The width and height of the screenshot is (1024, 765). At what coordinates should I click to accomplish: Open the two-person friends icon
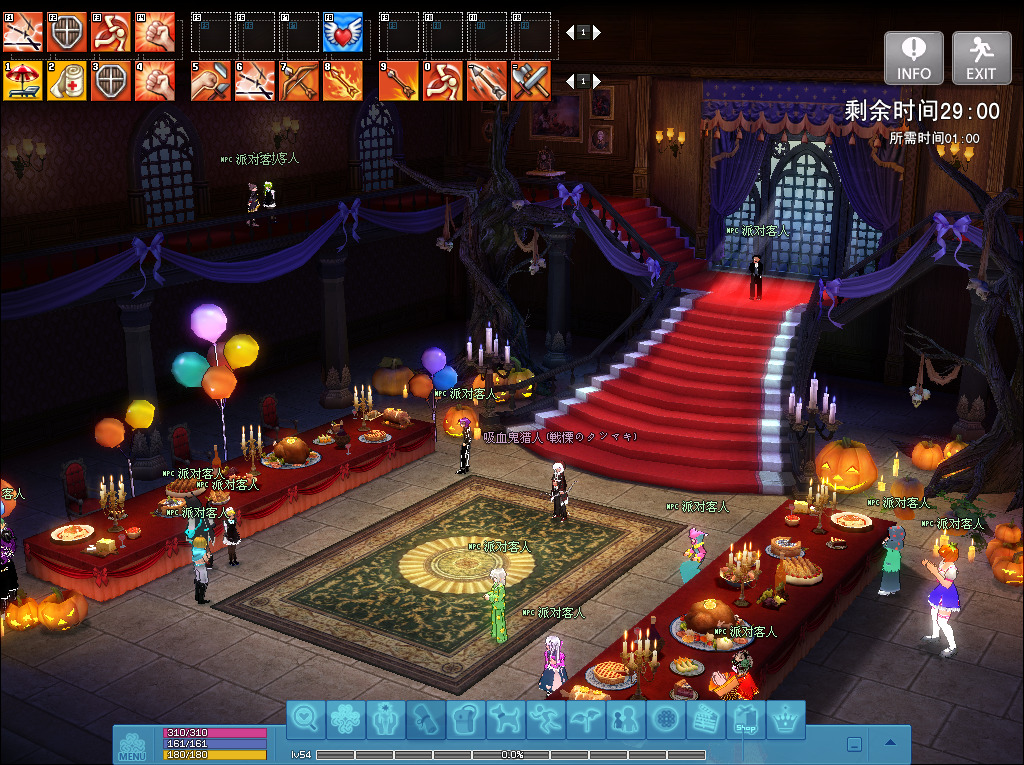(626, 718)
